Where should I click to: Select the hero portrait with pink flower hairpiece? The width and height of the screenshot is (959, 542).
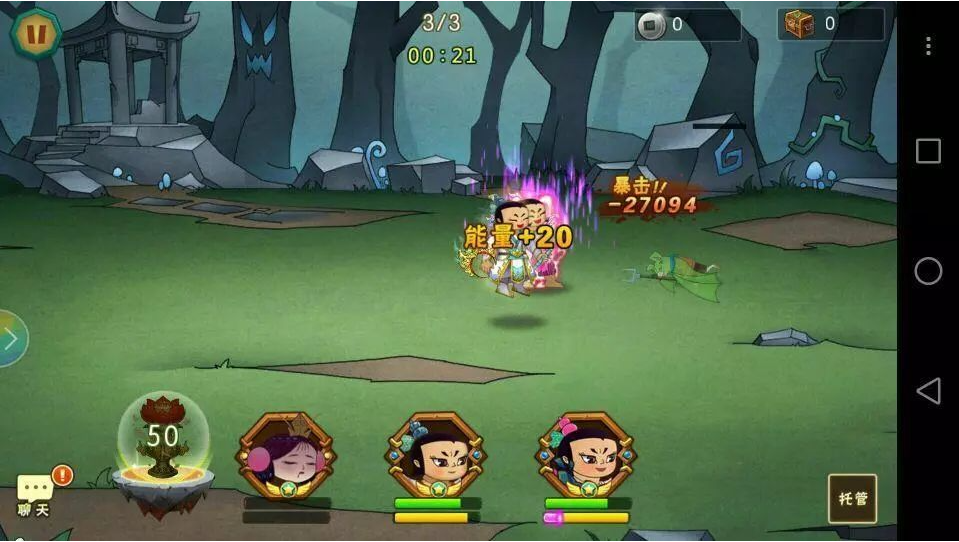pyautogui.click(x=586, y=455)
